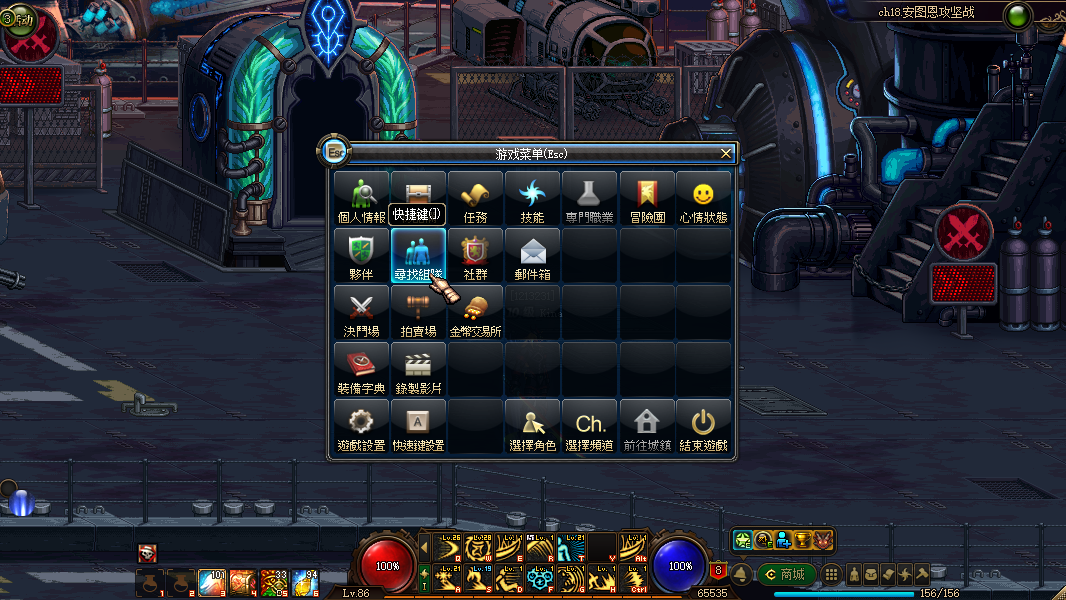1066x600 pixels.
Task: Open 選擇頻道 channel select
Action: [589, 426]
